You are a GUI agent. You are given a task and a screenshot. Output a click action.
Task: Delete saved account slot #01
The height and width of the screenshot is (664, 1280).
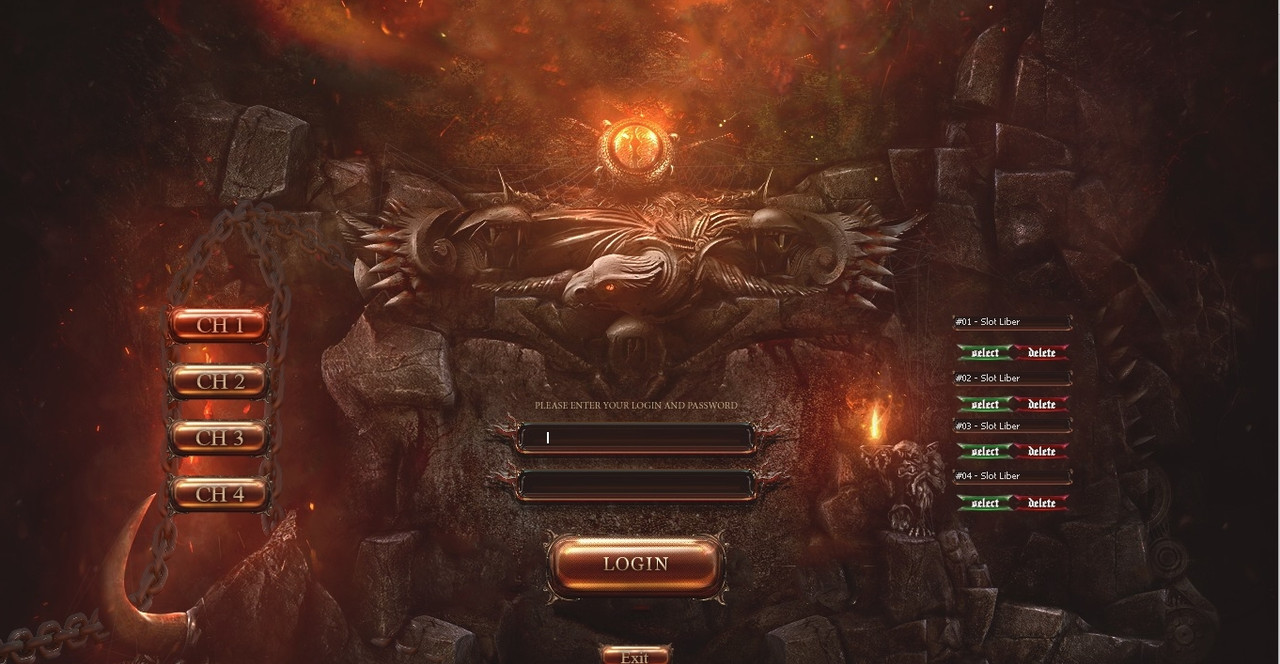(x=1042, y=353)
